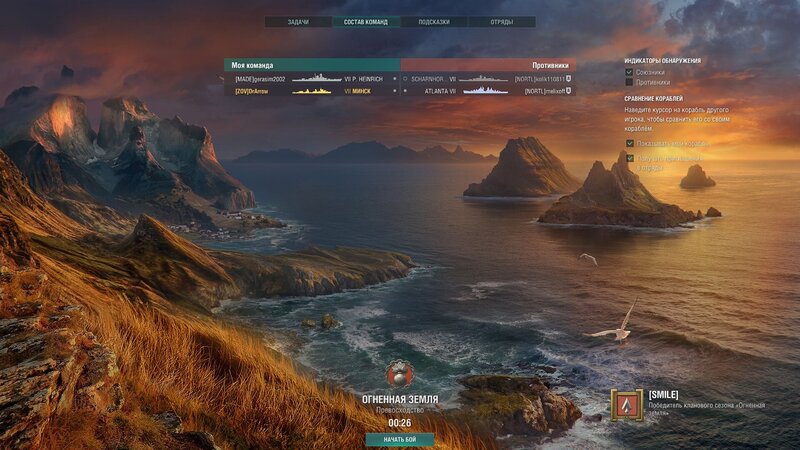
Task: Select the Состав команд tab
Action: pyautogui.click(x=366, y=21)
